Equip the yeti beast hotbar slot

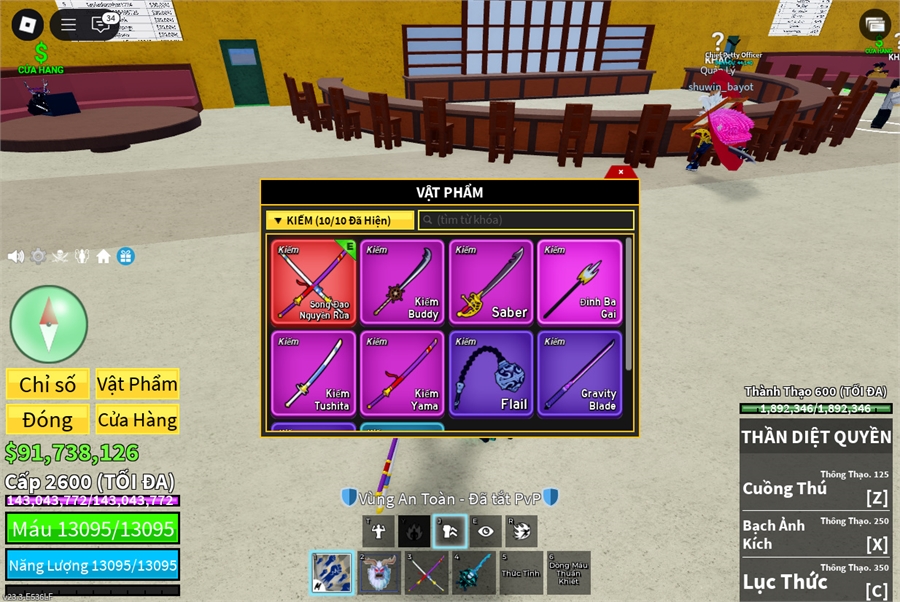pos(376,573)
